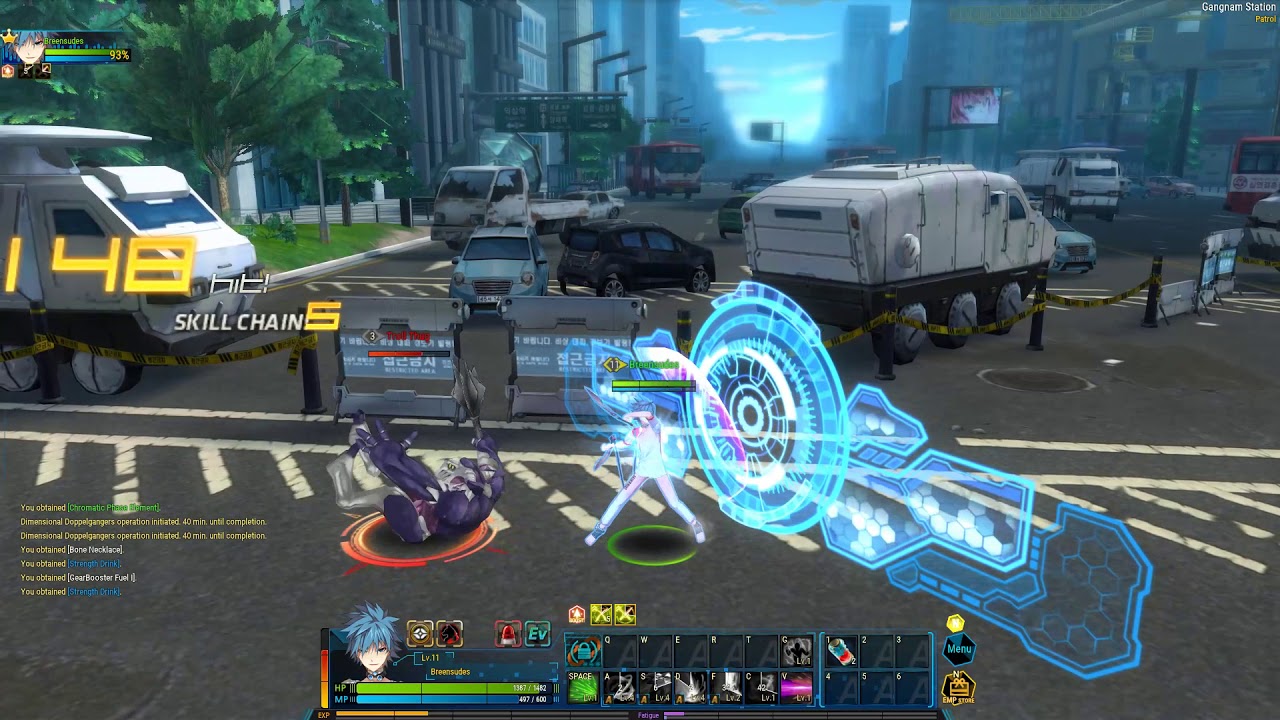
Task: Activate the skill in slot A
Action: pyautogui.click(x=621, y=687)
